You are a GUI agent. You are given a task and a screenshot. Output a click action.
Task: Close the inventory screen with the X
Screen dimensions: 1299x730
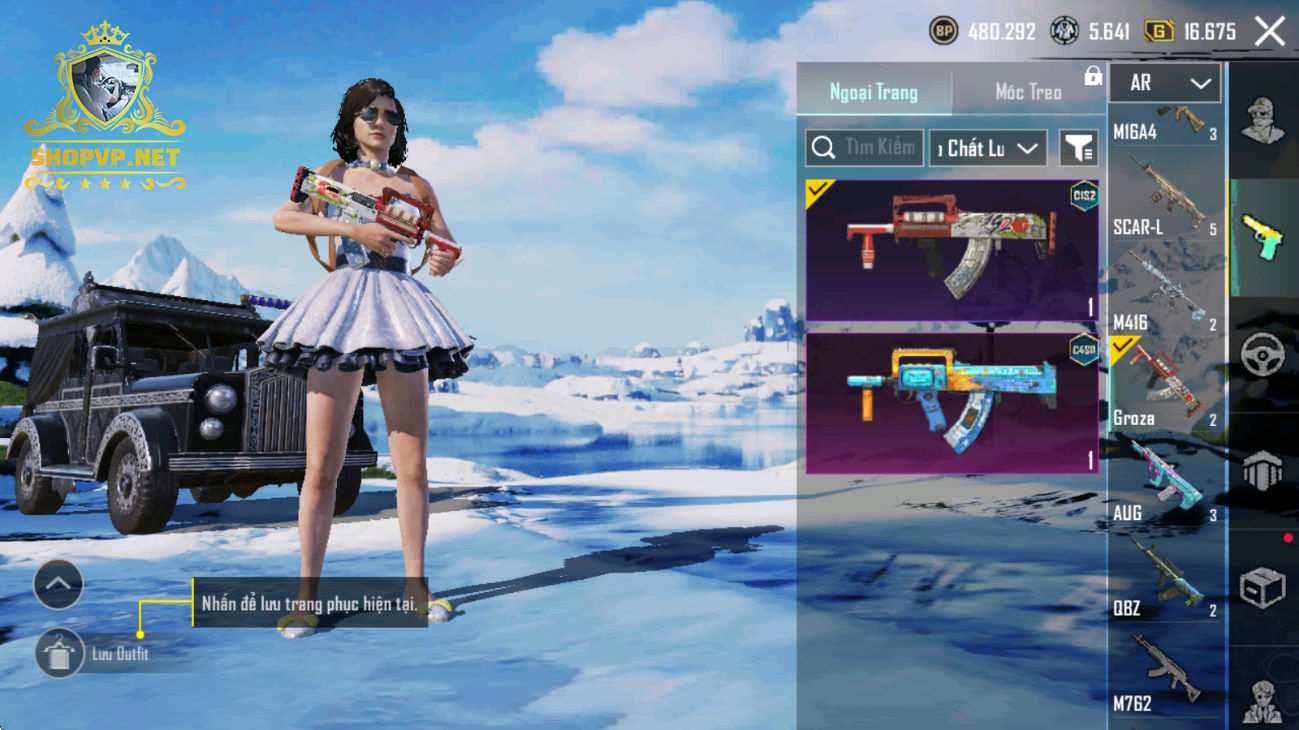(x=1270, y=32)
